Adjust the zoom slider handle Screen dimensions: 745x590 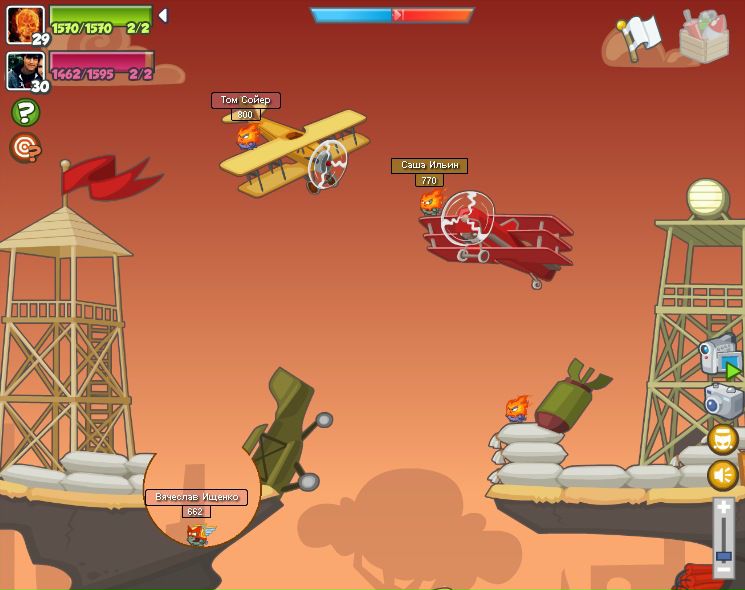tap(723, 556)
